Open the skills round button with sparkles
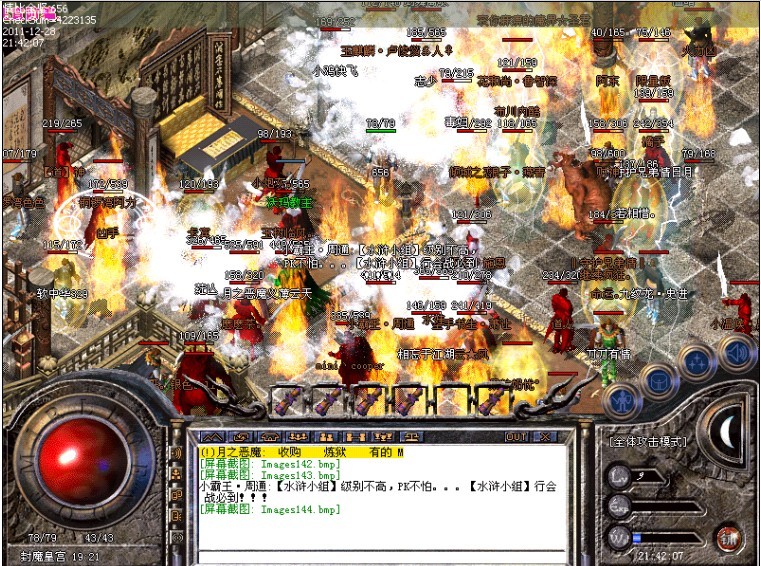The image size is (761, 566). click(x=697, y=361)
